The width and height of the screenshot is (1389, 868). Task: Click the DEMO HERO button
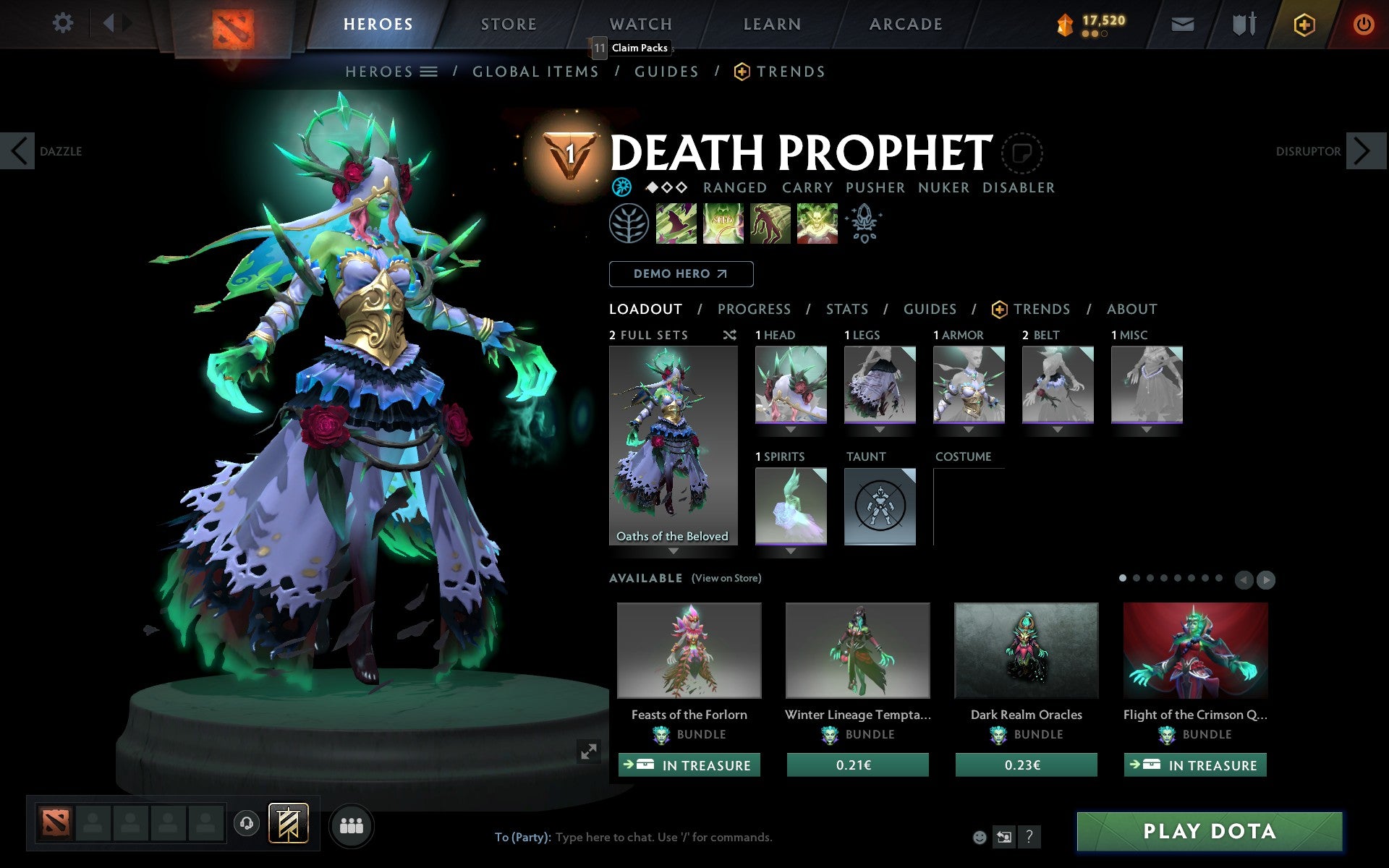point(681,274)
